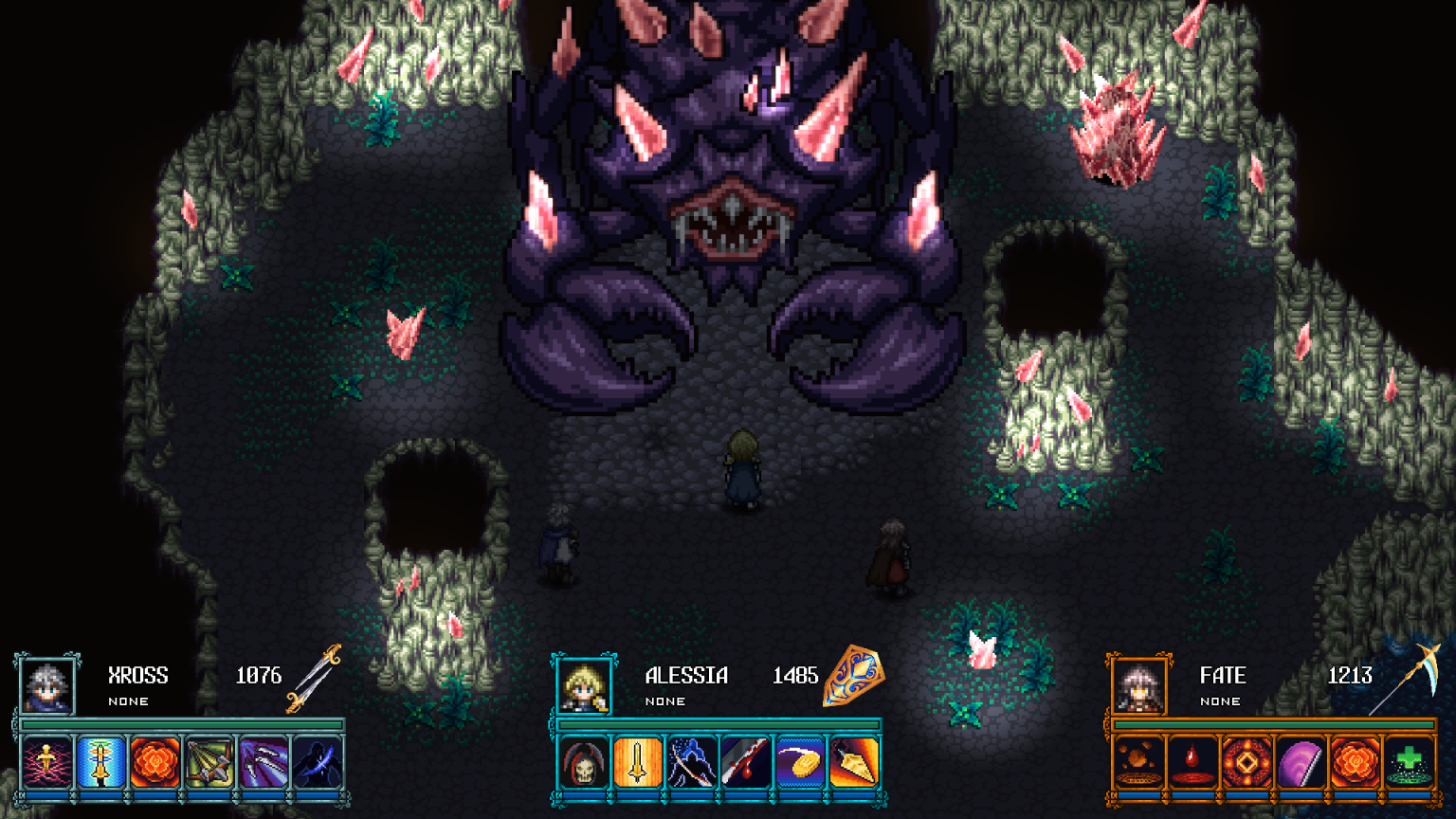
Task: Activate Fate's purple shell ability icon
Action: point(1301,763)
